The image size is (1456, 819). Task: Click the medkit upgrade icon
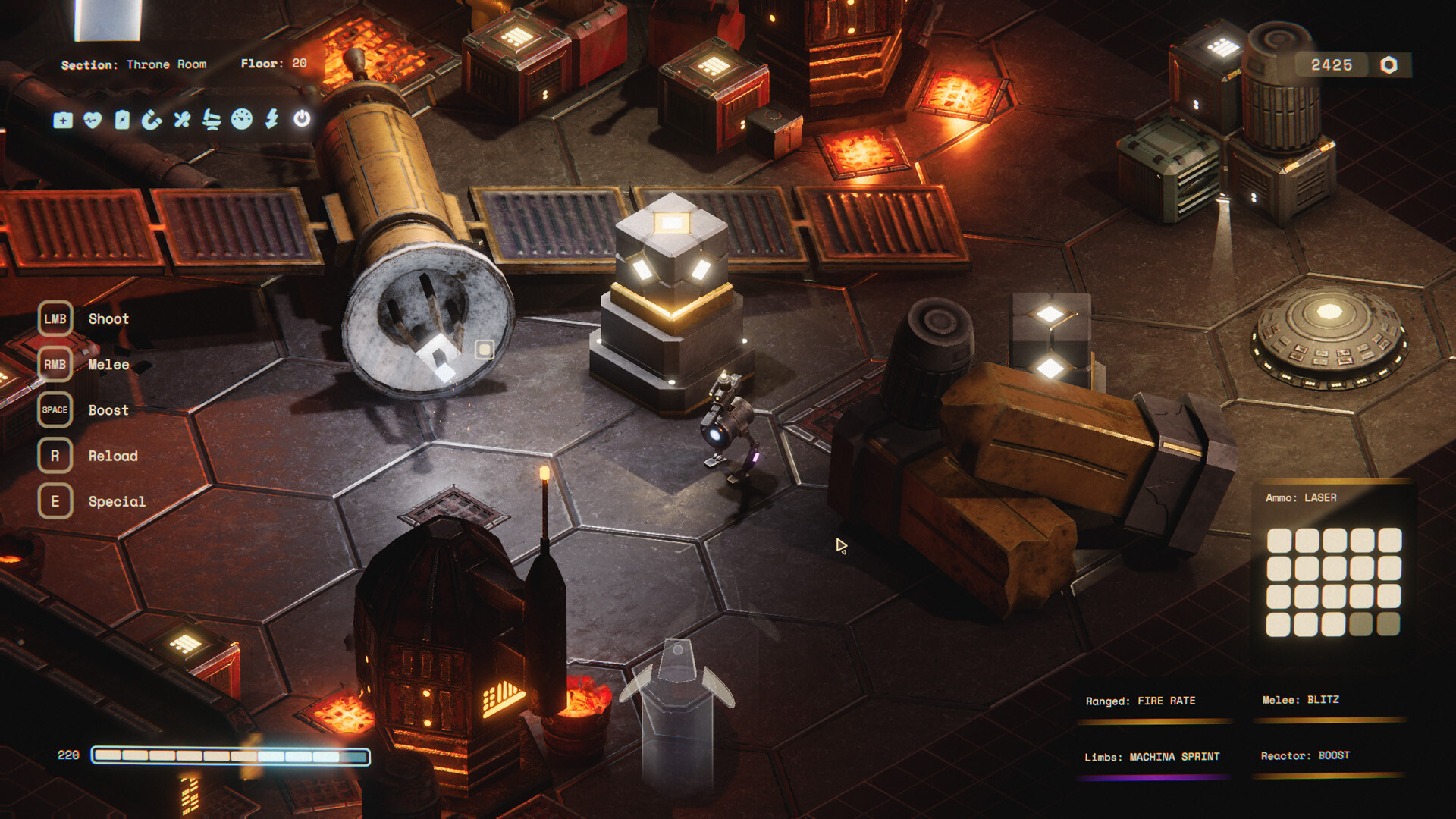point(63,120)
